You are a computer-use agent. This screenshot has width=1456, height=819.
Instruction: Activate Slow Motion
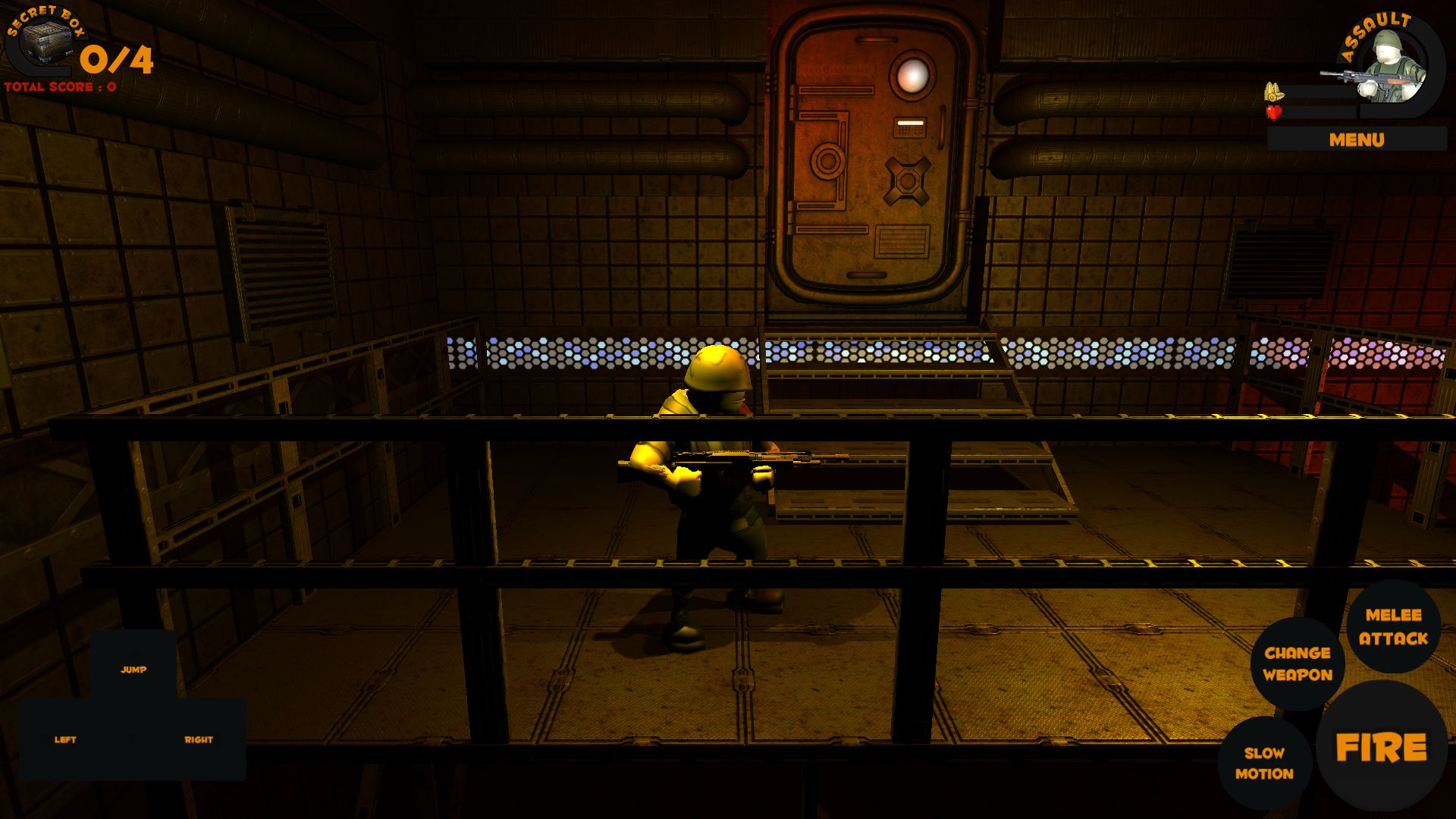[x=1264, y=763]
